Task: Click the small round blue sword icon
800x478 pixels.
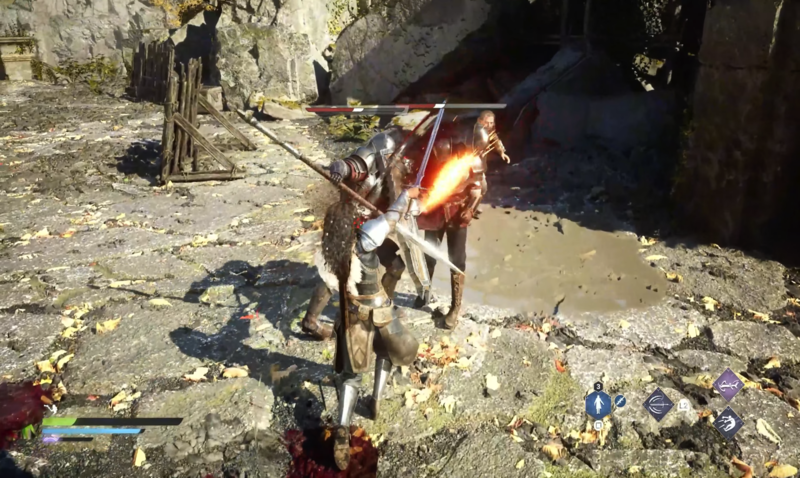Action: 620,401
